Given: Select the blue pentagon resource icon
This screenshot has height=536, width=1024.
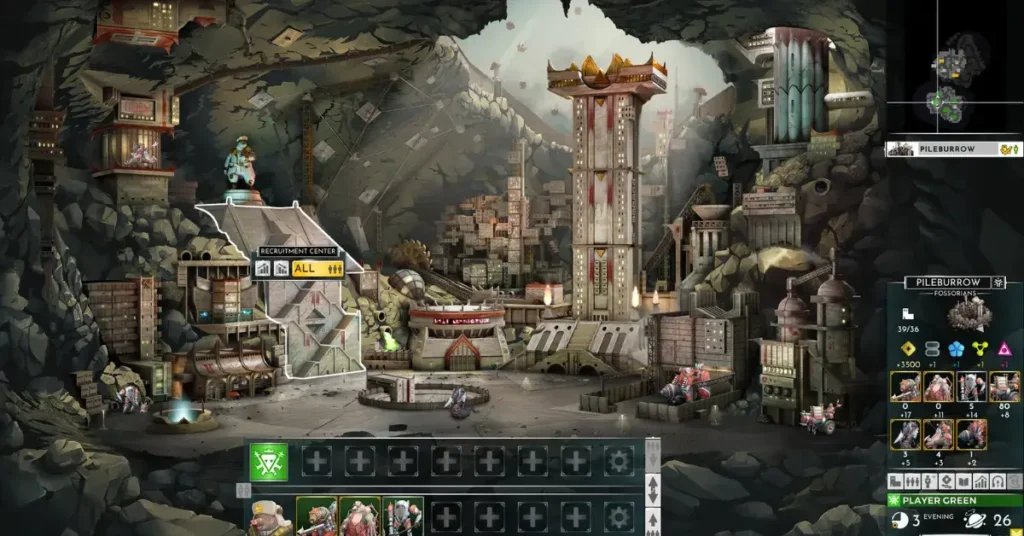Looking at the screenshot, I should pyautogui.click(x=956, y=348).
